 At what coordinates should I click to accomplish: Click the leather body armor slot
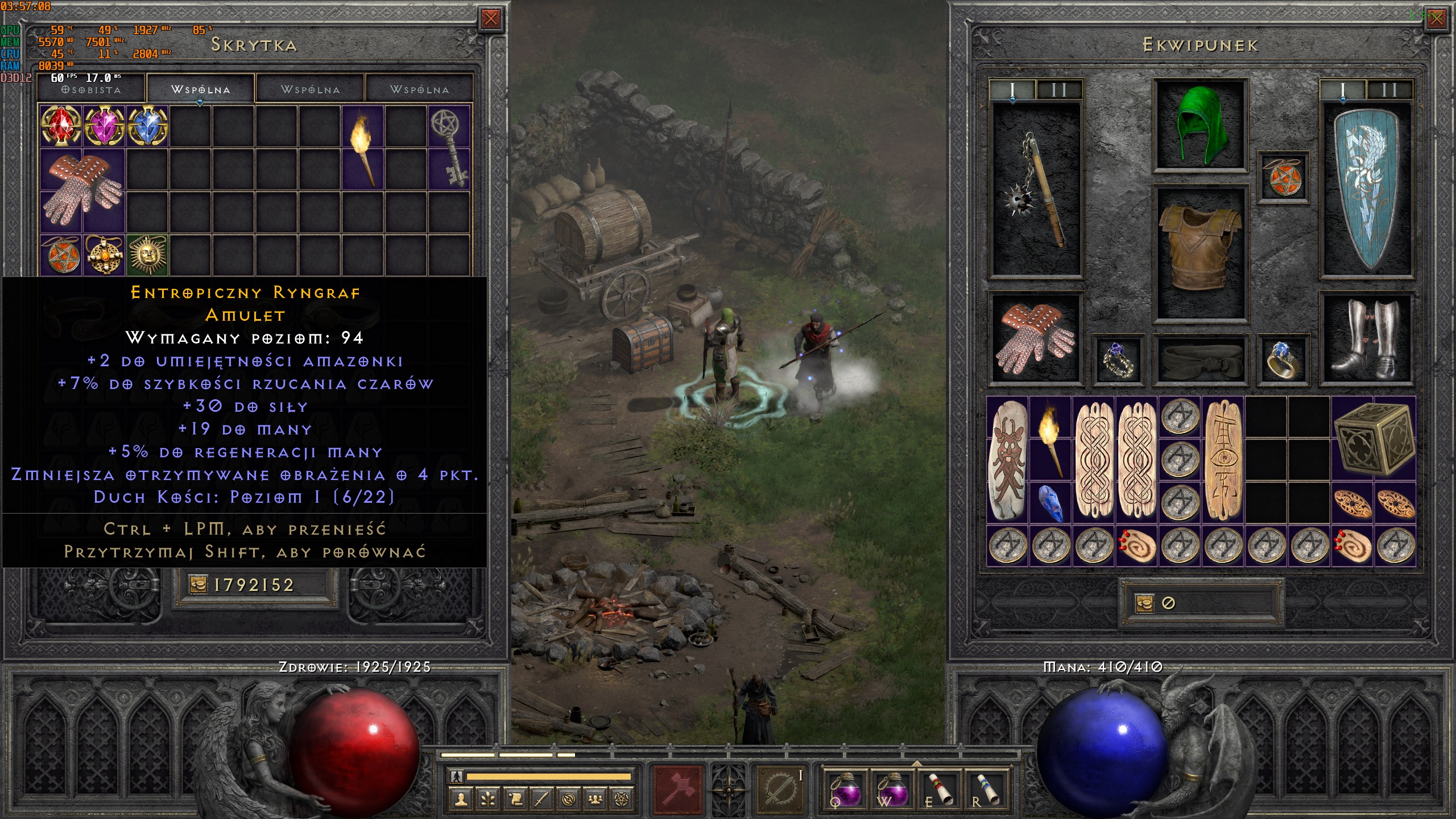coord(1200,253)
